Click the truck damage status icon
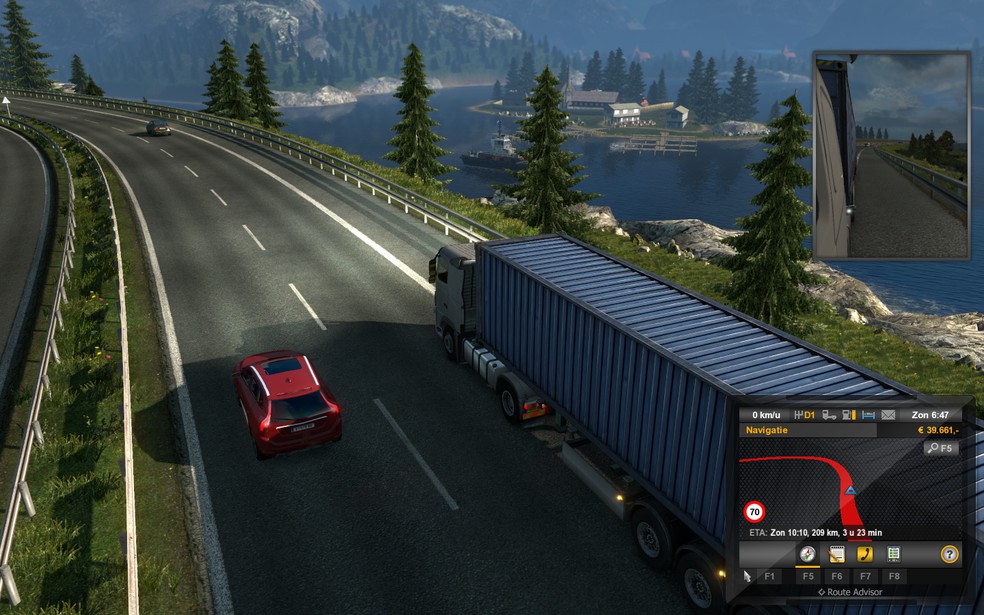Screen dimensions: 984x615 (x=827, y=415)
